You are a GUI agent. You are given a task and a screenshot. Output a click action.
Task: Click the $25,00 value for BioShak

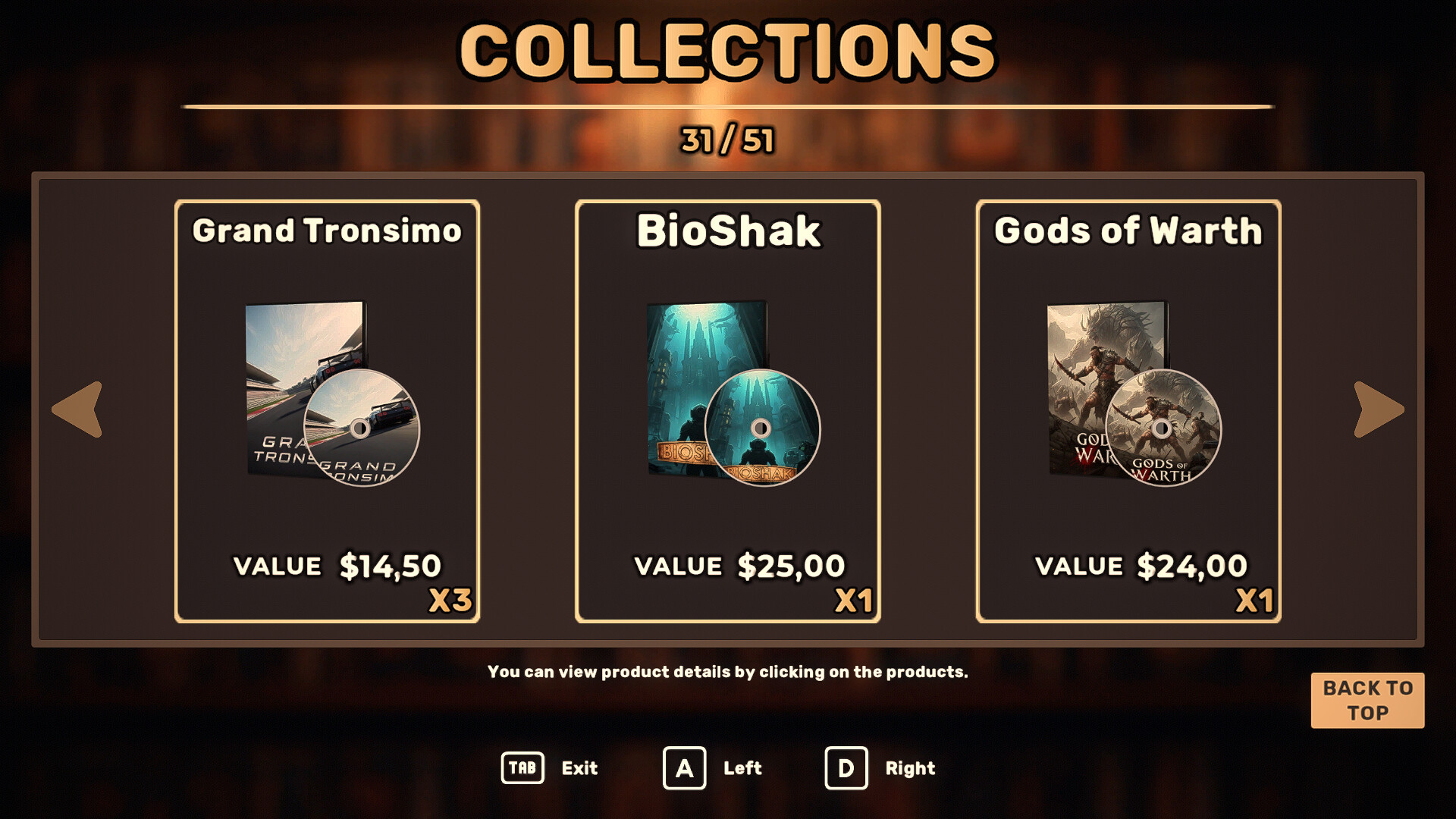[791, 565]
